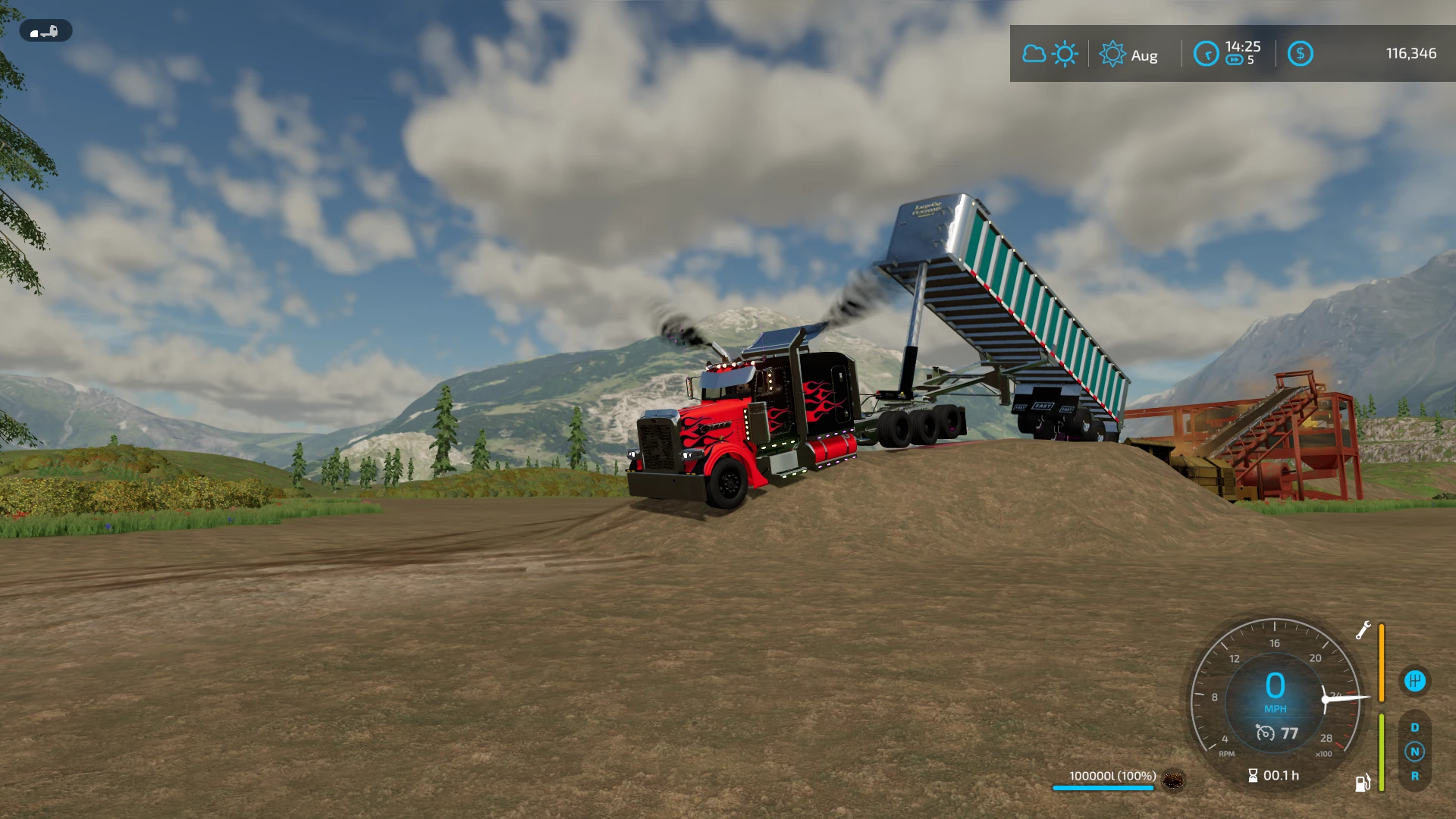
Task: Select the Drive gear letter D
Action: pos(1414,728)
